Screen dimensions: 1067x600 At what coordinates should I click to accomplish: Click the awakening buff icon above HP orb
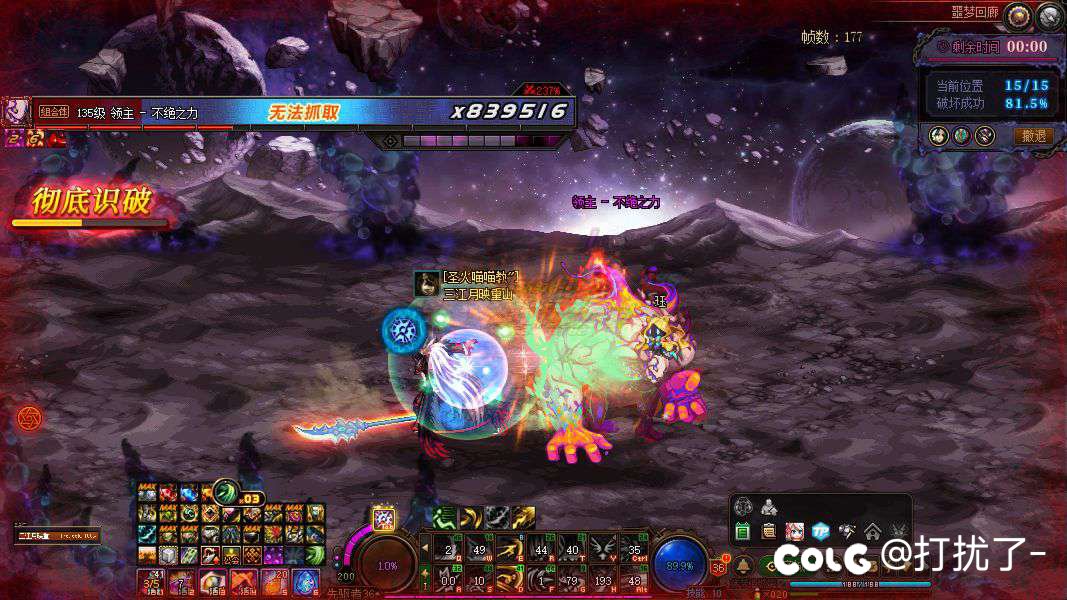click(x=384, y=518)
